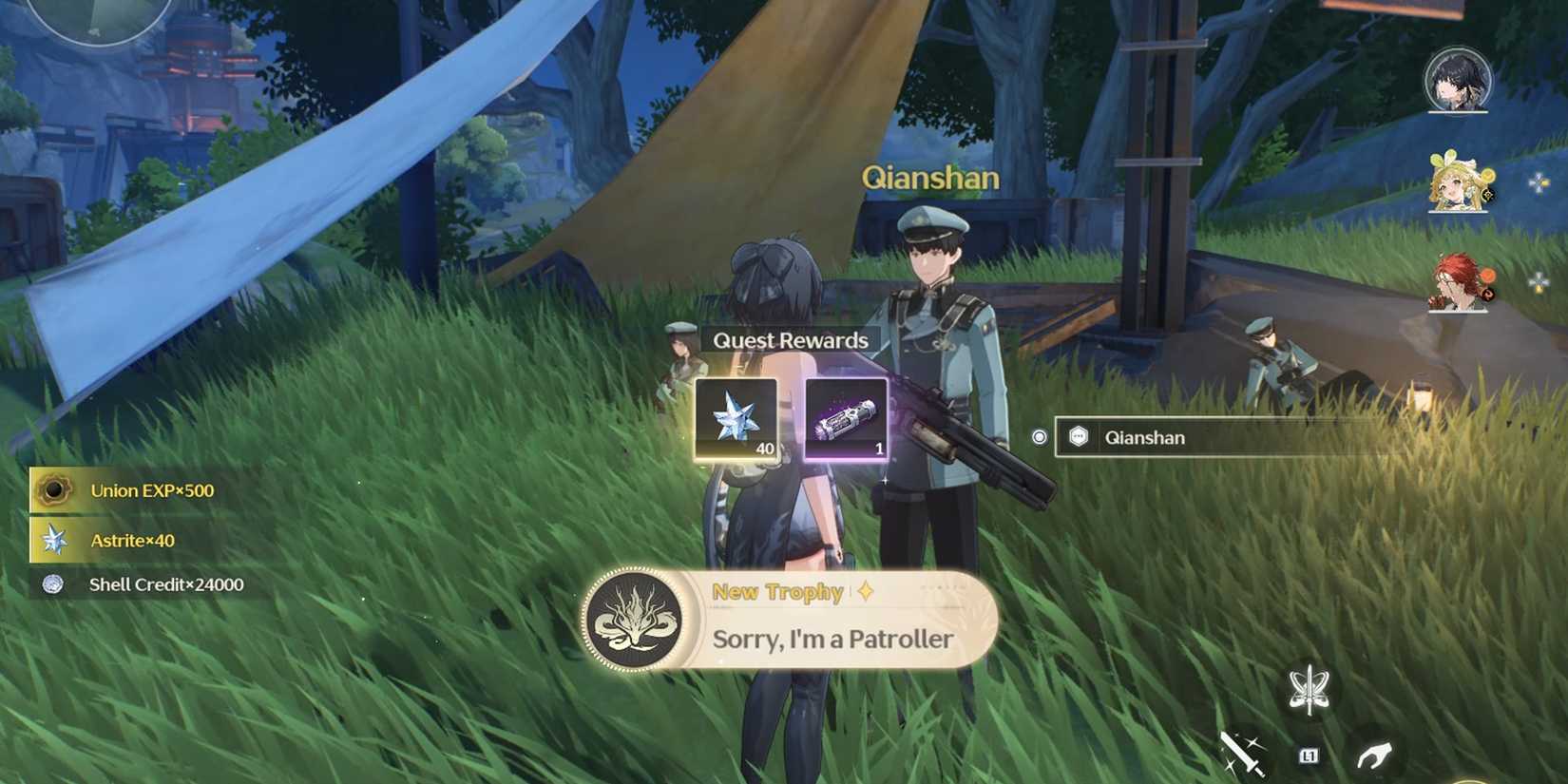Click the Union EXP coin icon
This screenshot has width=1568, height=784.
[55, 490]
